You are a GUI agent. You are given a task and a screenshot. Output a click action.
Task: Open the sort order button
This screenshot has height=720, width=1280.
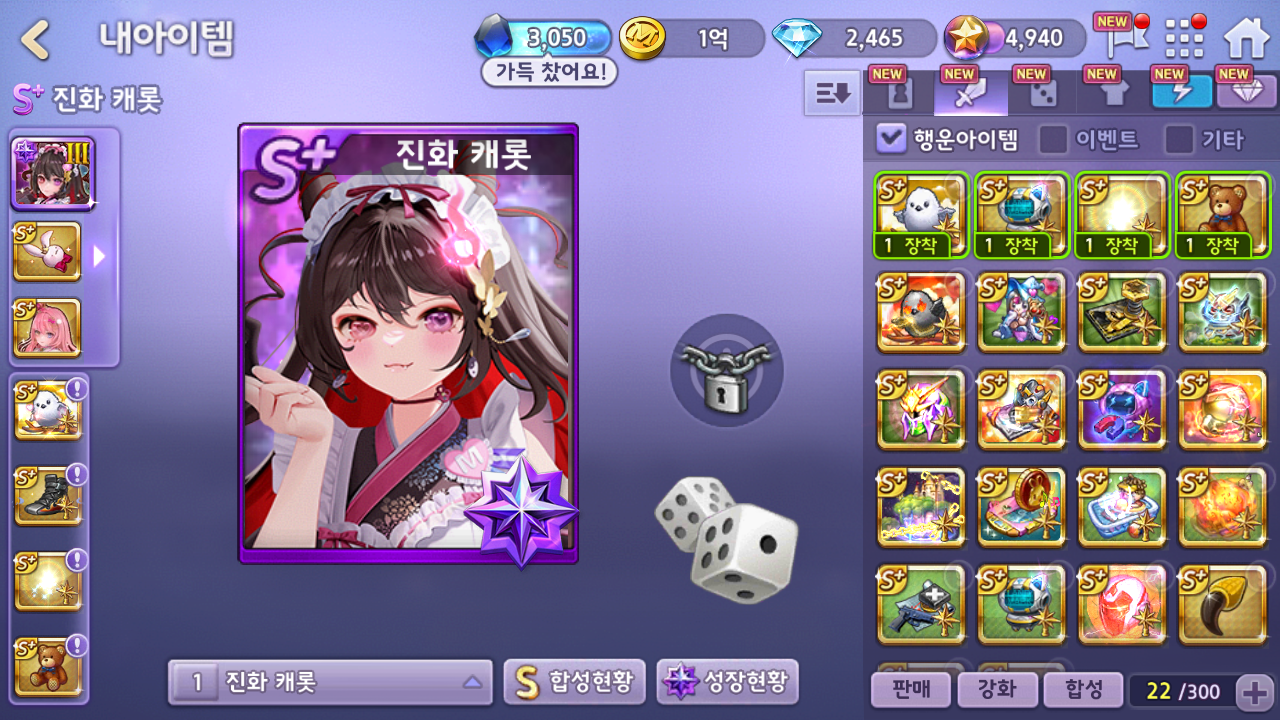click(832, 94)
